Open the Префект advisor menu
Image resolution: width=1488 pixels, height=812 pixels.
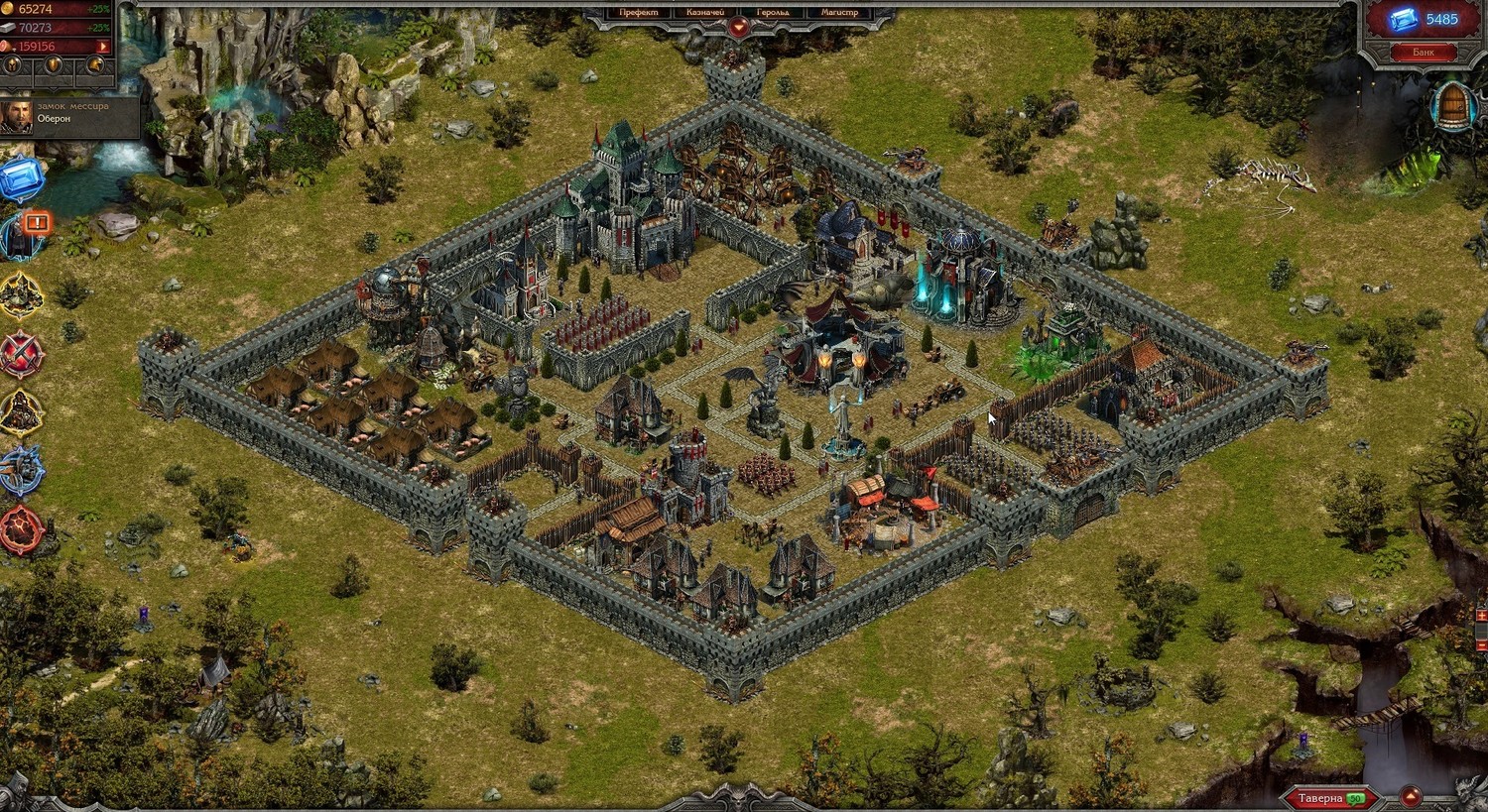click(638, 13)
